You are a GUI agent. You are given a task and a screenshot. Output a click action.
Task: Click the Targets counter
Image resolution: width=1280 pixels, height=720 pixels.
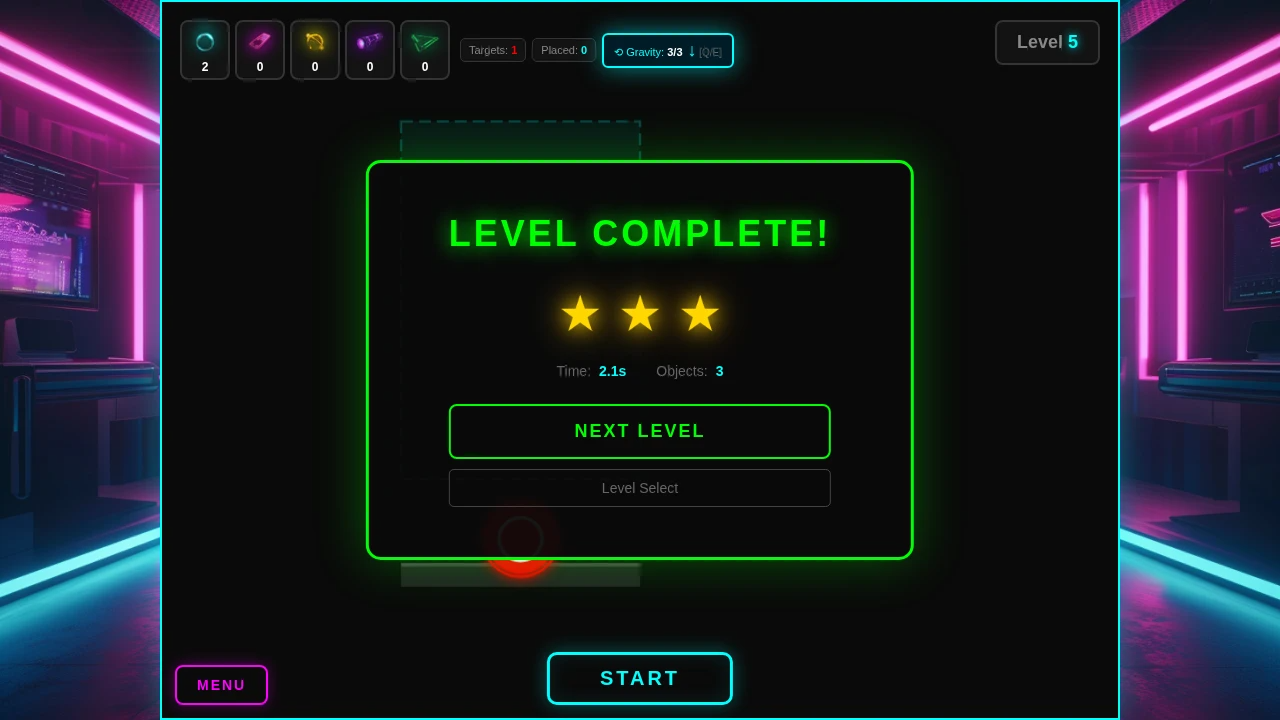493,50
